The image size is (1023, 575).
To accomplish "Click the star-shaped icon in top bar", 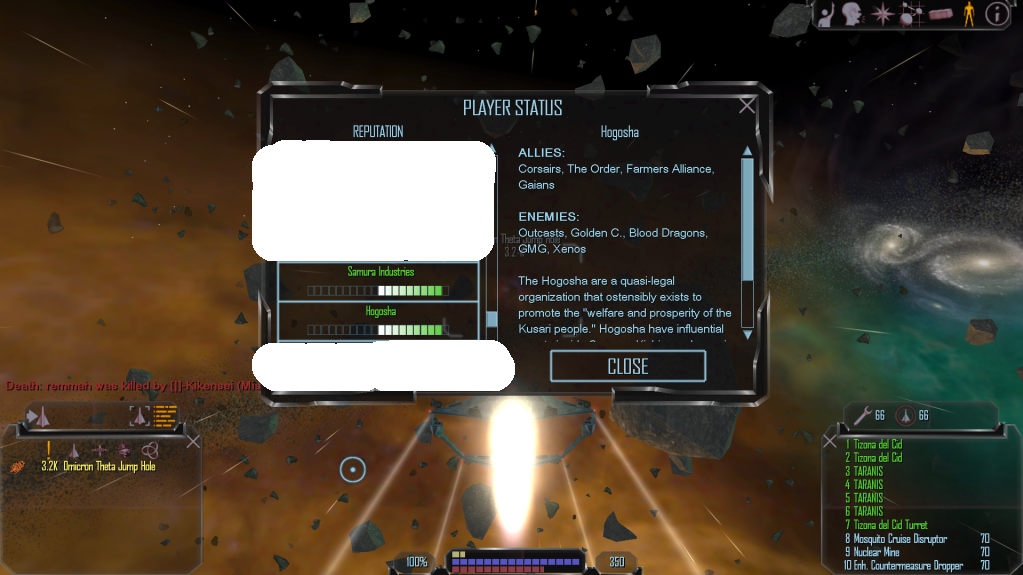I will [882, 14].
